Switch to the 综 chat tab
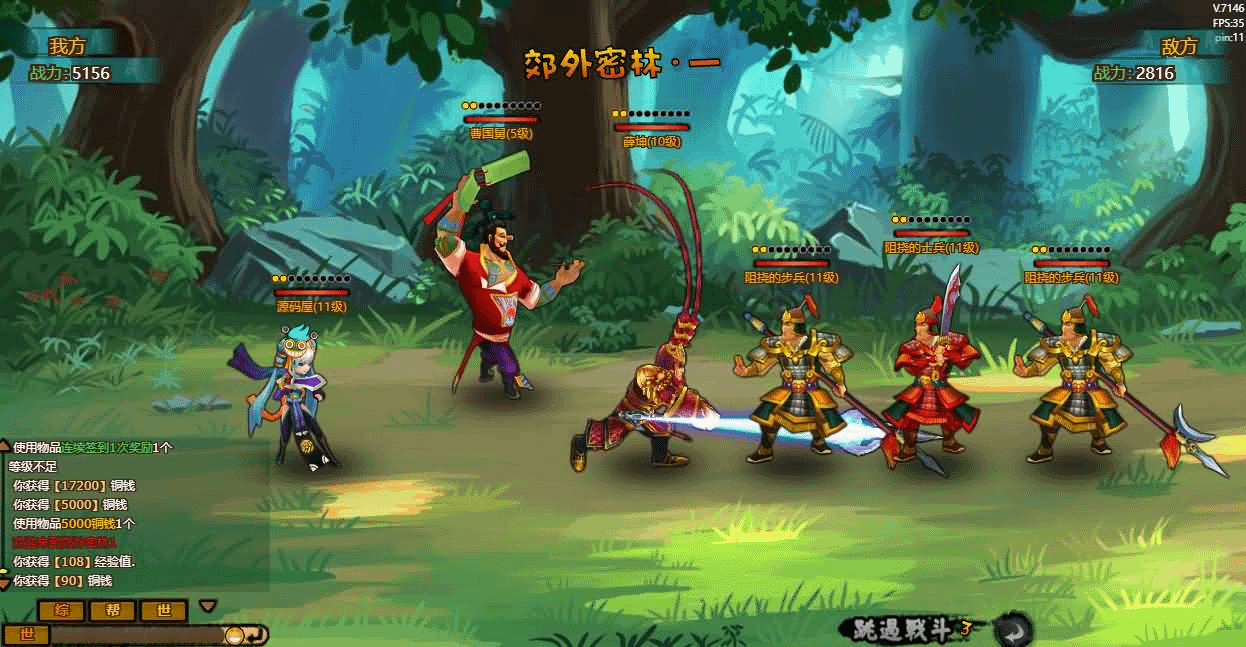Image resolution: width=1246 pixels, height=647 pixels. coord(62,611)
